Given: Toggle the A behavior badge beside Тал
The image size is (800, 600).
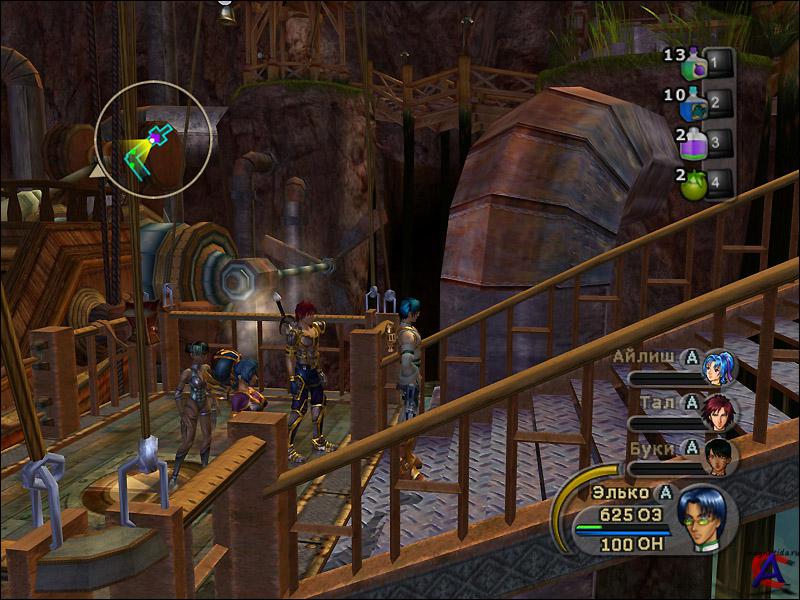Looking at the screenshot, I should [x=689, y=402].
